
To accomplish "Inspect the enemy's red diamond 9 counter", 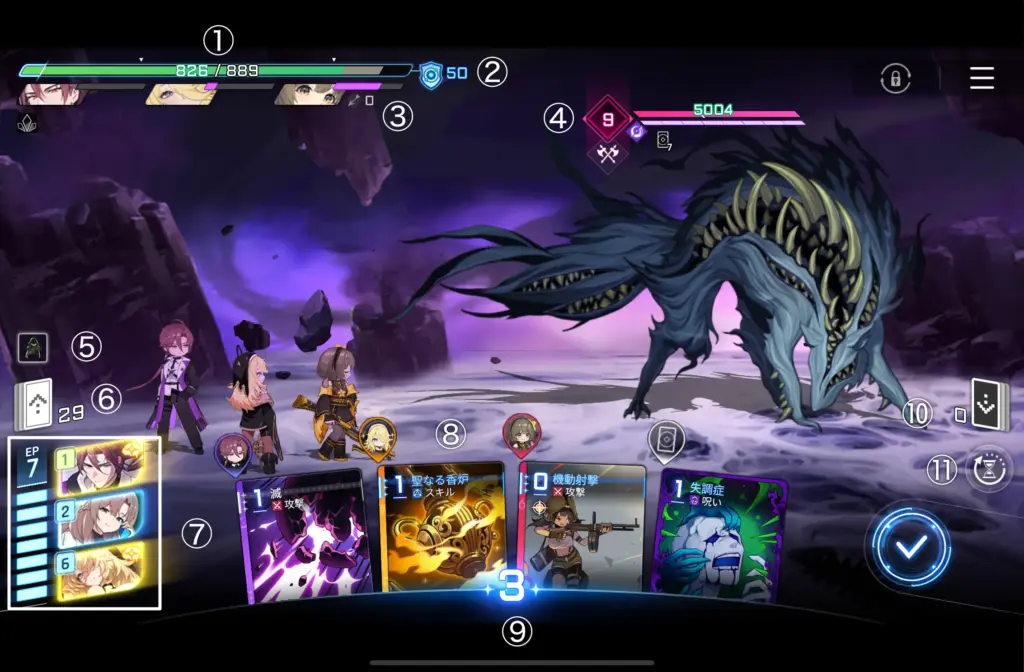I will [x=607, y=120].
